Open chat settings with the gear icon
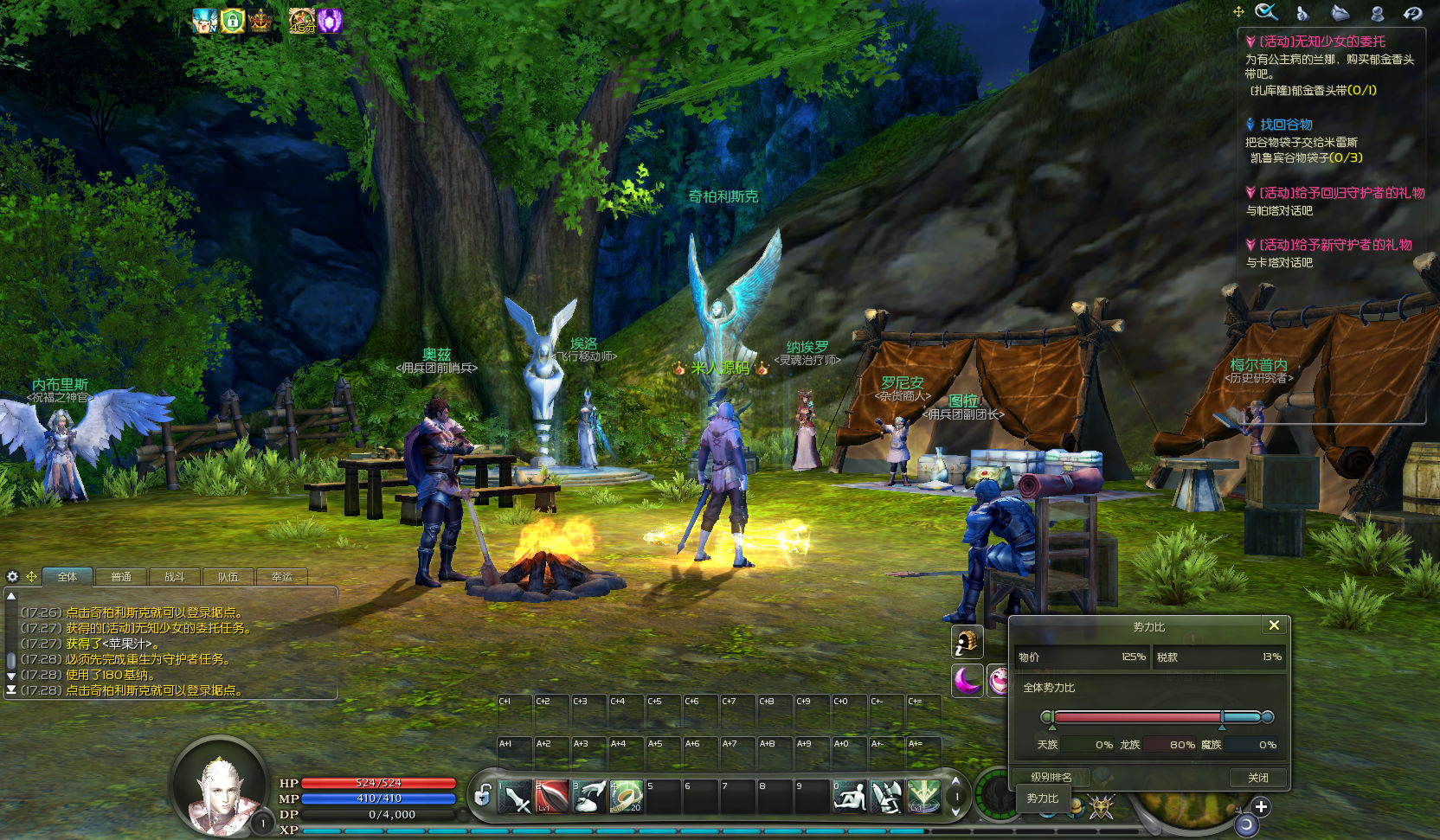 (12, 576)
